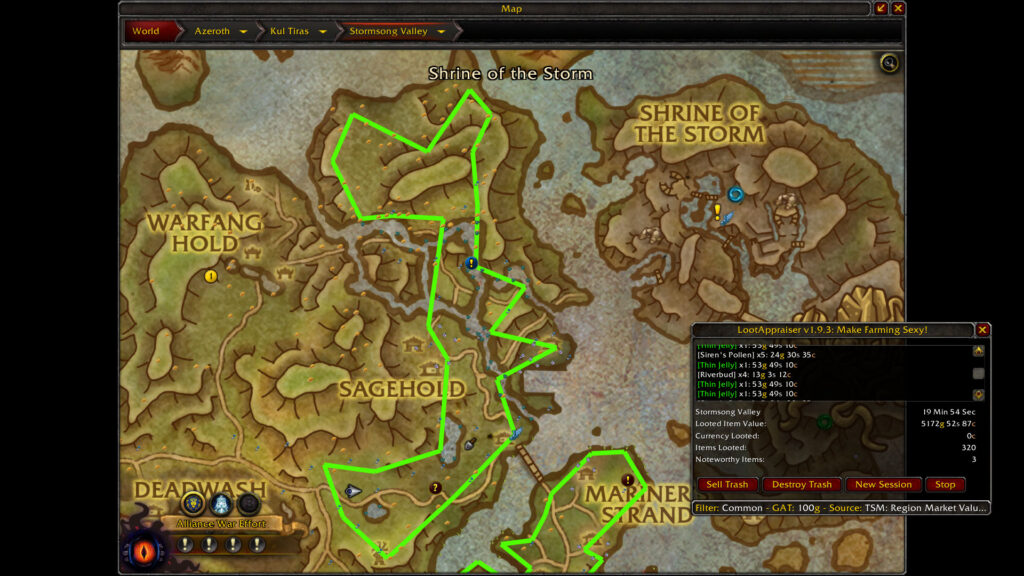Select the World breadcrumb button
This screenshot has width=1024, height=576.
(x=146, y=31)
